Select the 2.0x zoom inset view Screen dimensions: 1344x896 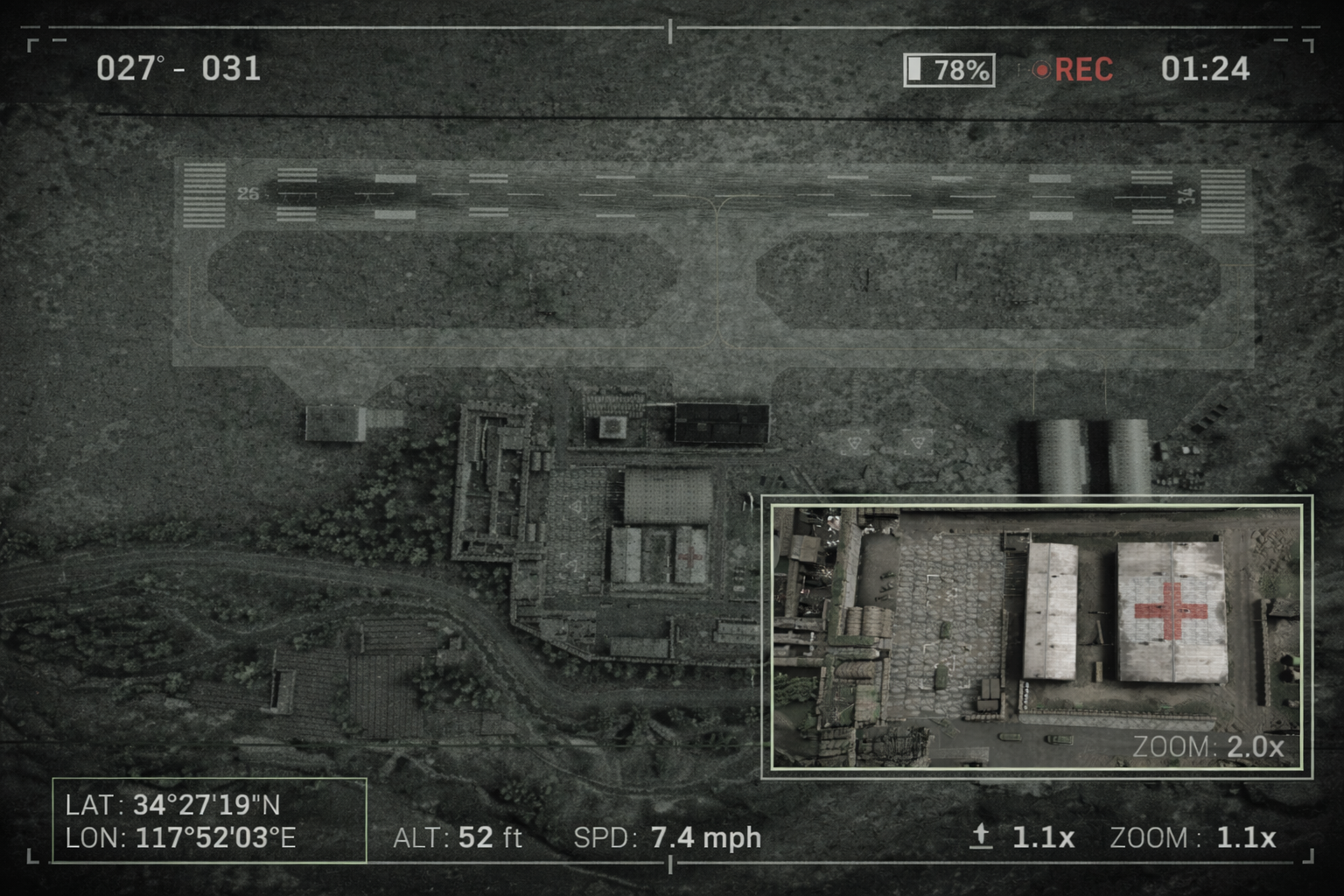pos(1036,636)
